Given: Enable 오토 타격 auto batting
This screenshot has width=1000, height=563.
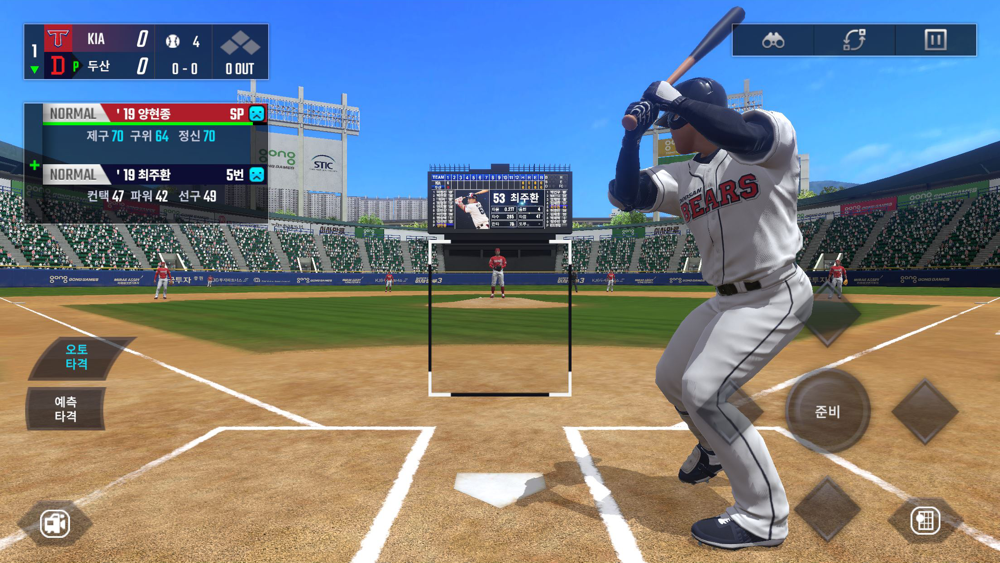Looking at the screenshot, I should click(x=78, y=357).
